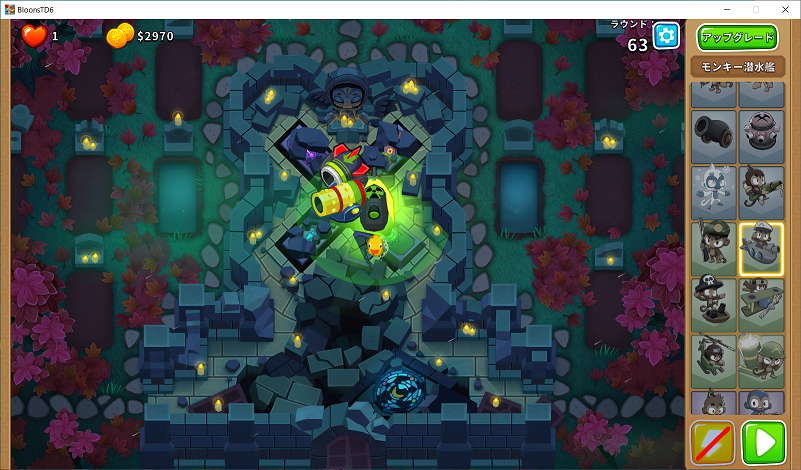Image resolution: width=801 pixels, height=470 pixels.
Task: Choose the highlighted Monkey Sub tower
Action: tap(762, 247)
